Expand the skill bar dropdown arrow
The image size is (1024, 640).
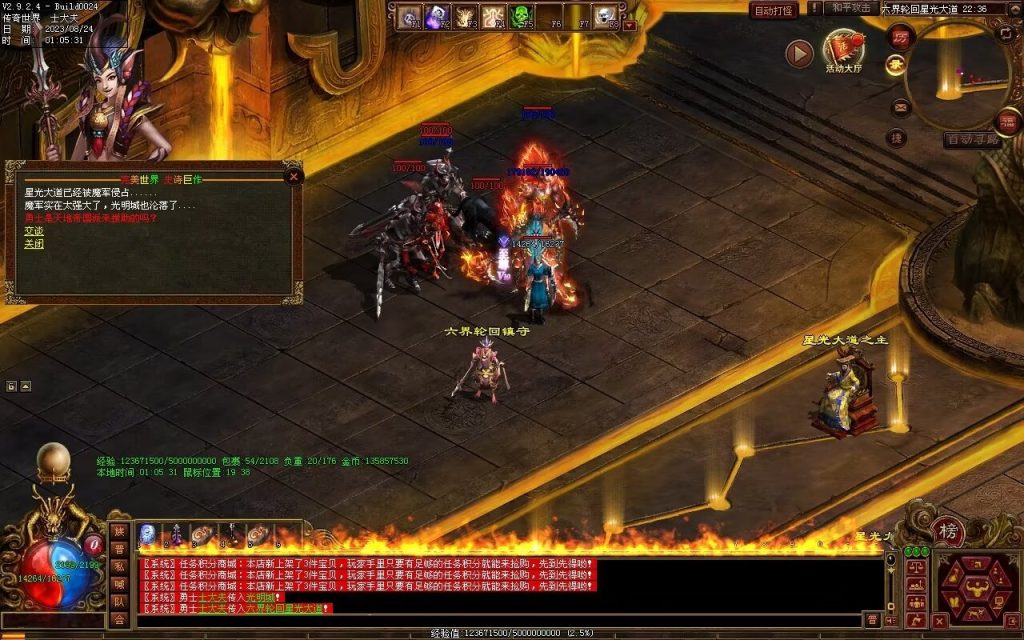tap(629, 26)
